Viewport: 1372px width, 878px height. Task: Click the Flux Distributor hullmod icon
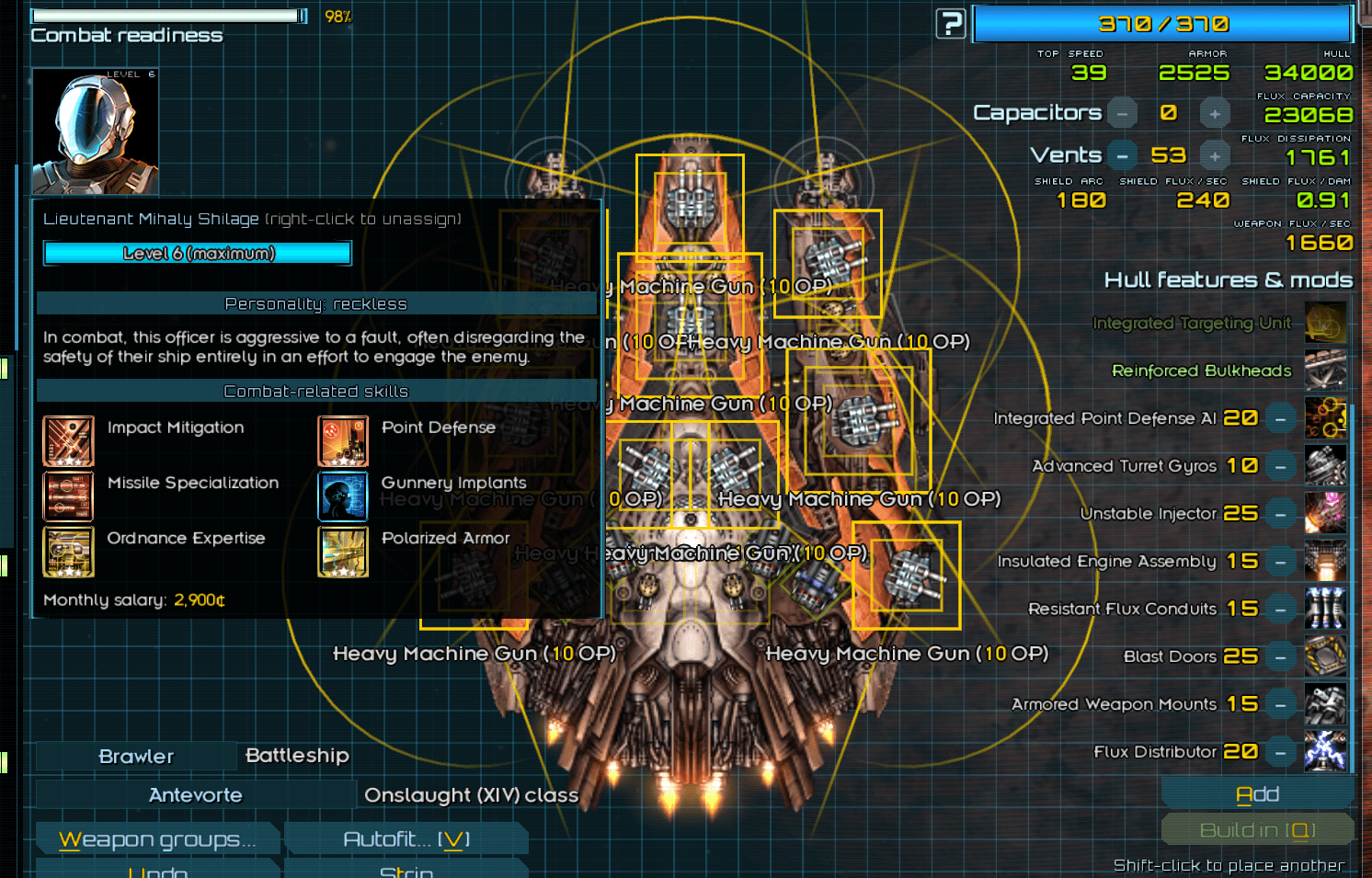point(1325,752)
